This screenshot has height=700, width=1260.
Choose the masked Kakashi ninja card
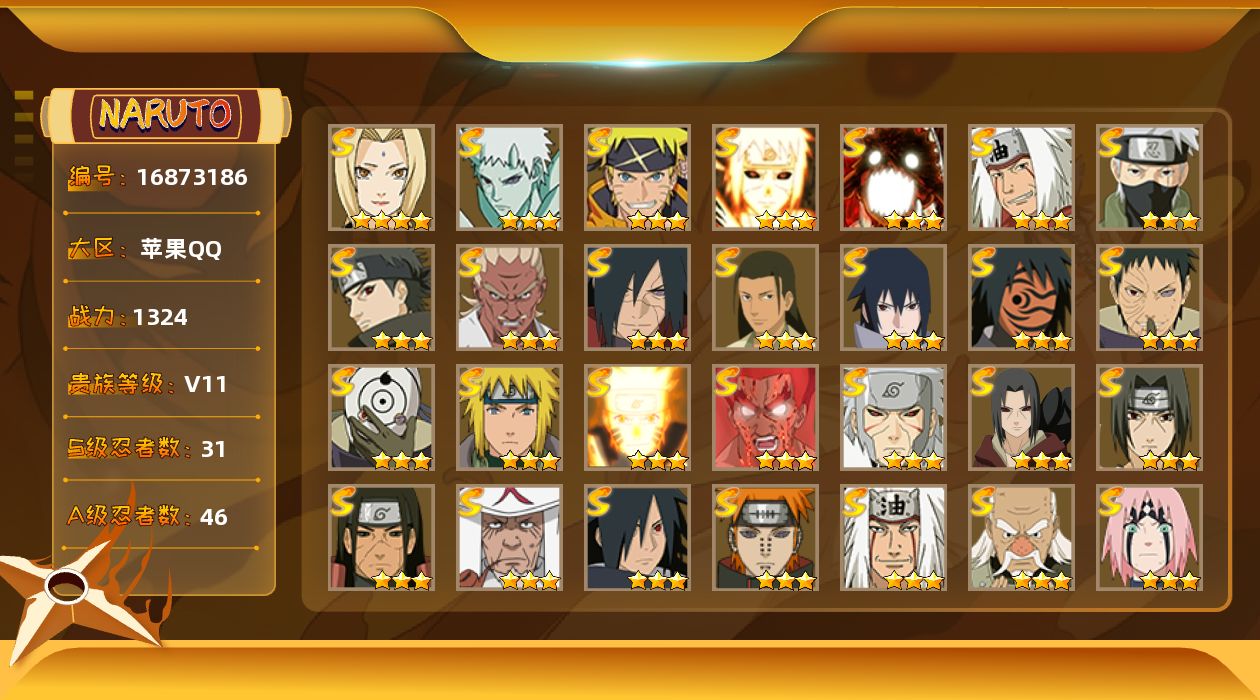(1149, 177)
